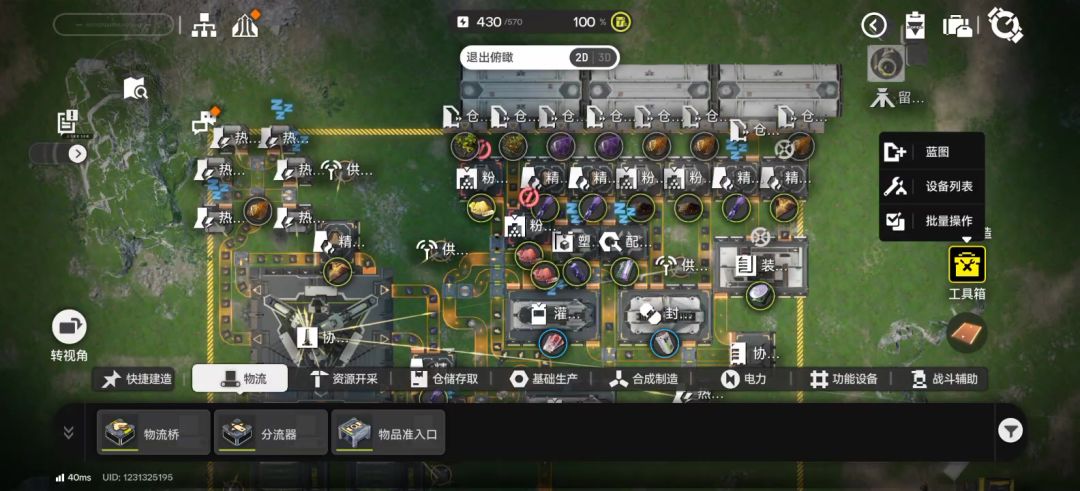Switch to the 资源开采 tab

pos(343,379)
